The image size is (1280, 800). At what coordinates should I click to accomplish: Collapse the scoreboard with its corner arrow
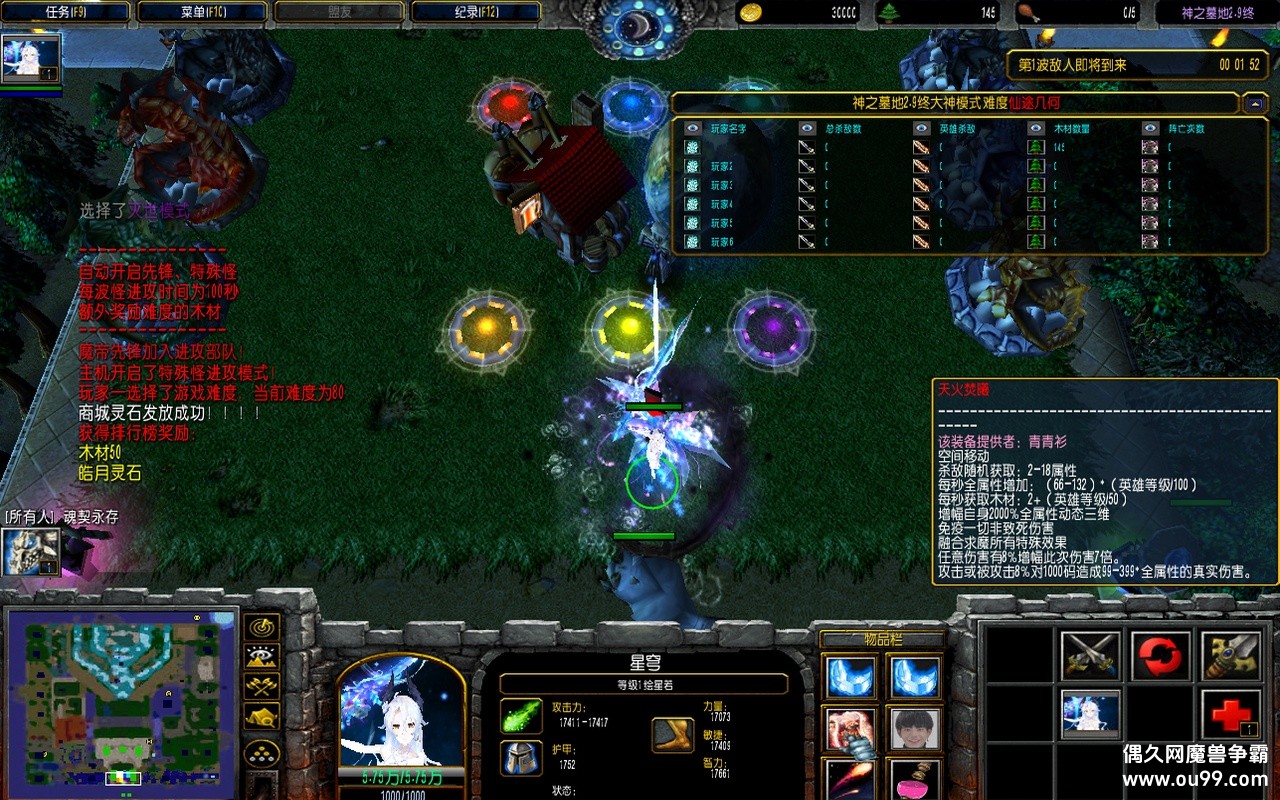(x=1255, y=102)
